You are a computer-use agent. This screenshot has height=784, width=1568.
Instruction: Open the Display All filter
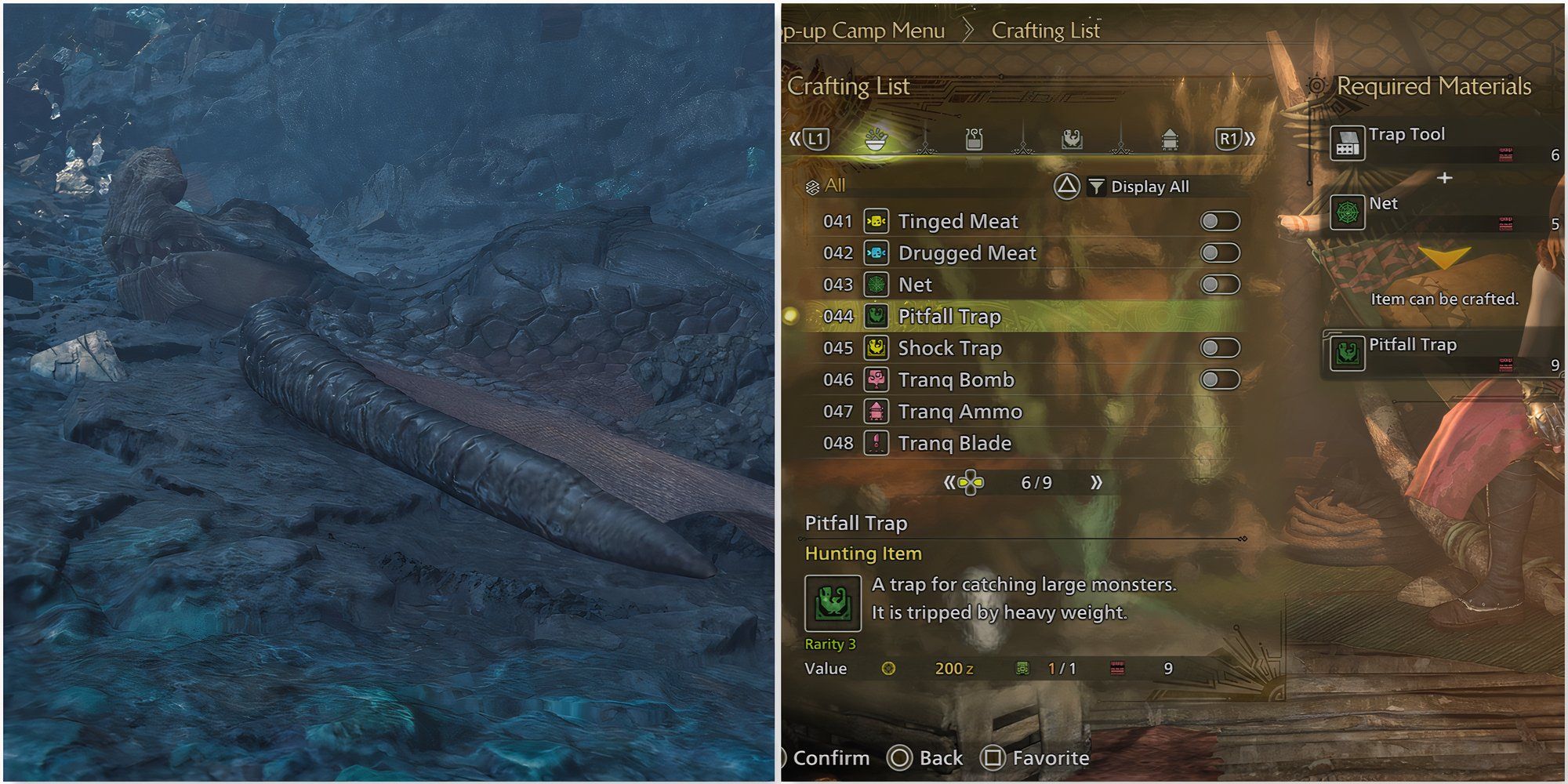(1149, 187)
